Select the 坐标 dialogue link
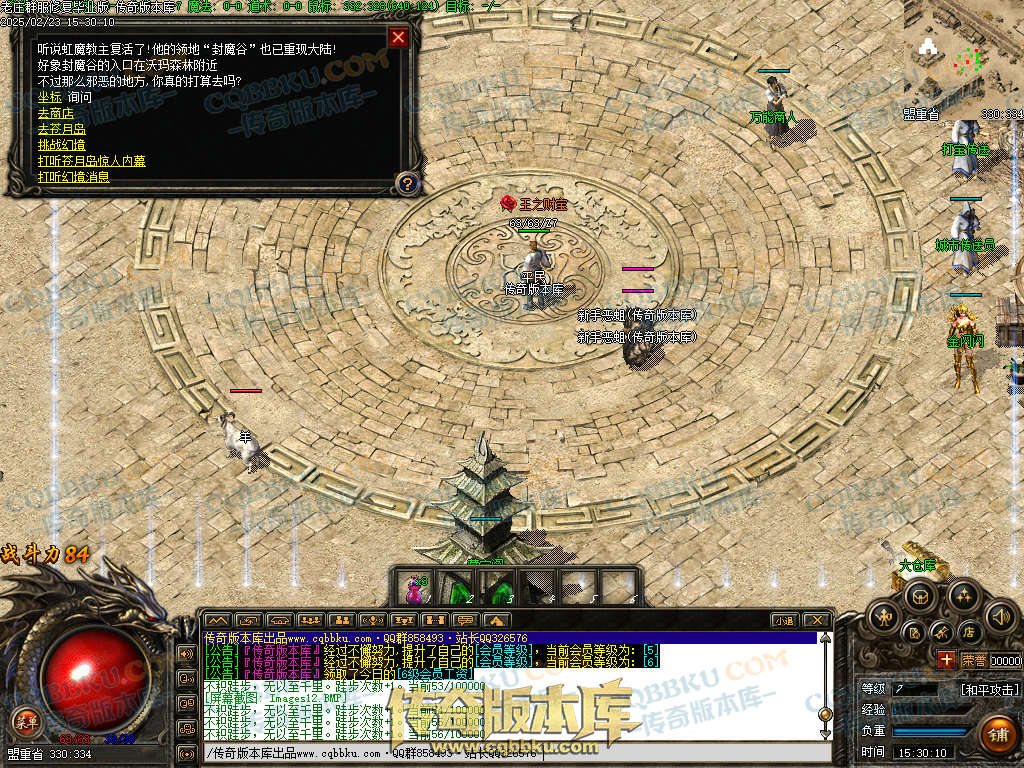Screen dimensions: 1024x768 pyautogui.click(x=49, y=97)
